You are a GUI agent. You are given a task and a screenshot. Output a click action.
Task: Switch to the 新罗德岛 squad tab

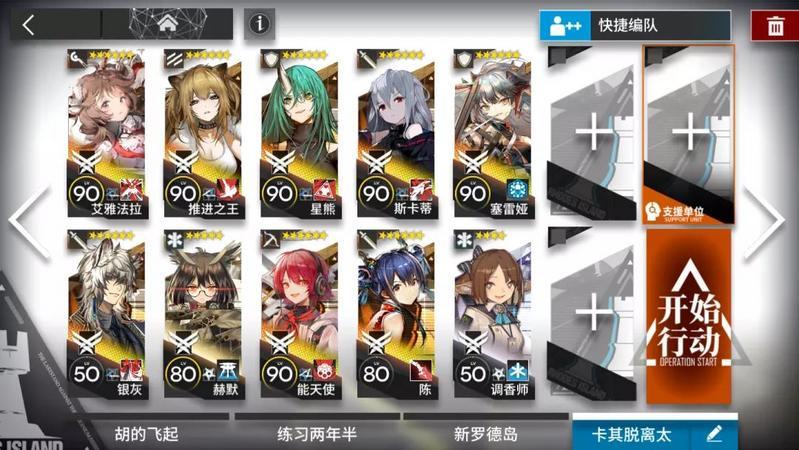point(485,434)
